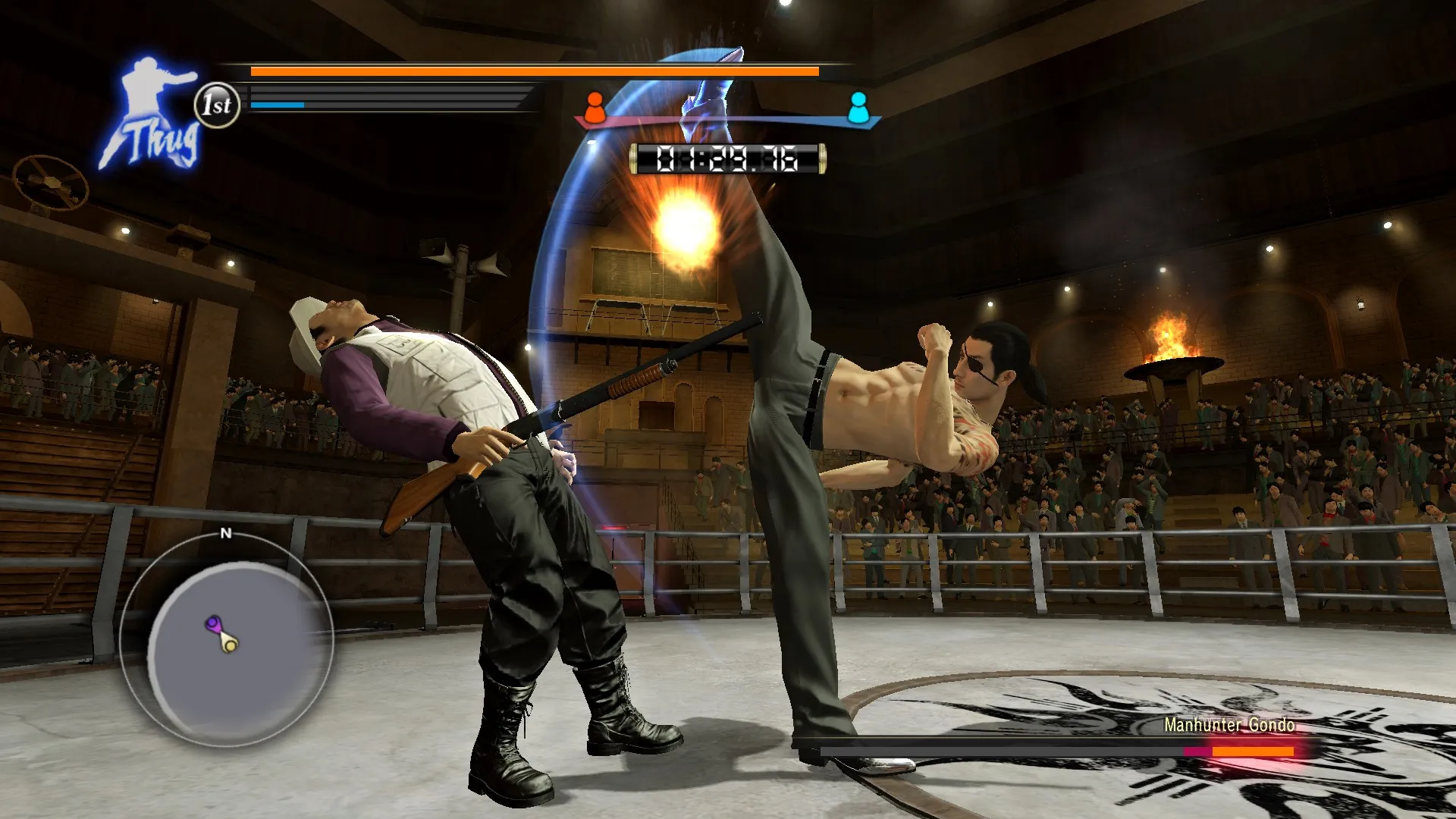Select the blue opponent position marker
This screenshot has width=1456, height=819.
point(859,108)
